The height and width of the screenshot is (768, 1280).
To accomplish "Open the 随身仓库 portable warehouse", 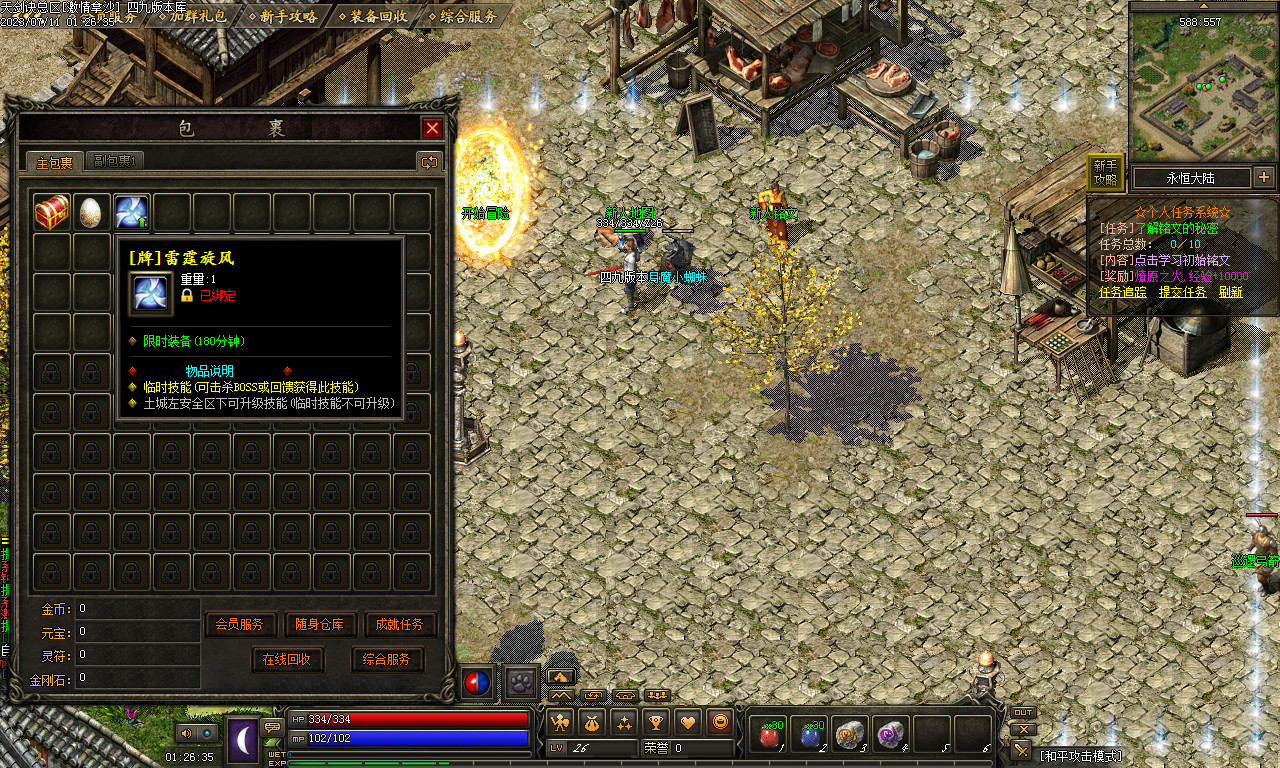I will (x=320, y=624).
